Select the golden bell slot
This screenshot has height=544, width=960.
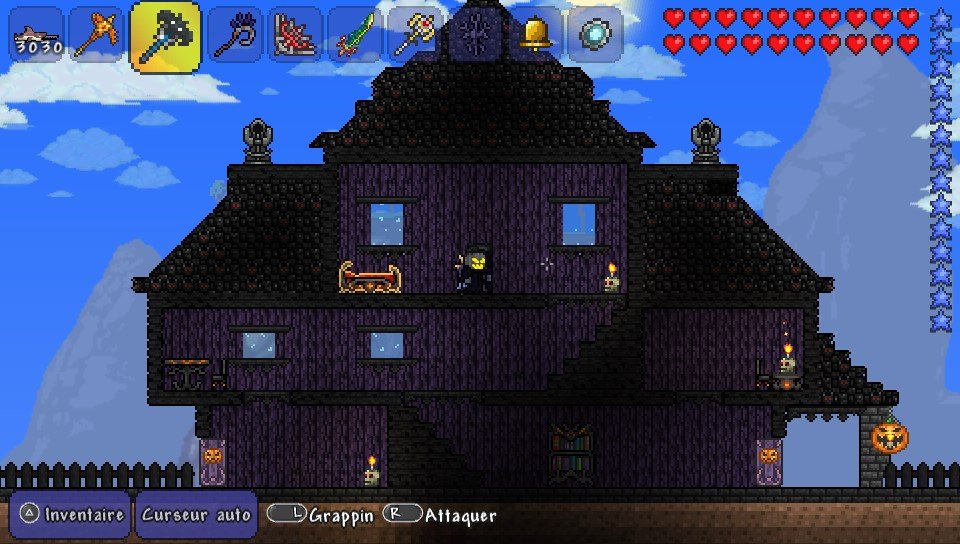coord(535,35)
